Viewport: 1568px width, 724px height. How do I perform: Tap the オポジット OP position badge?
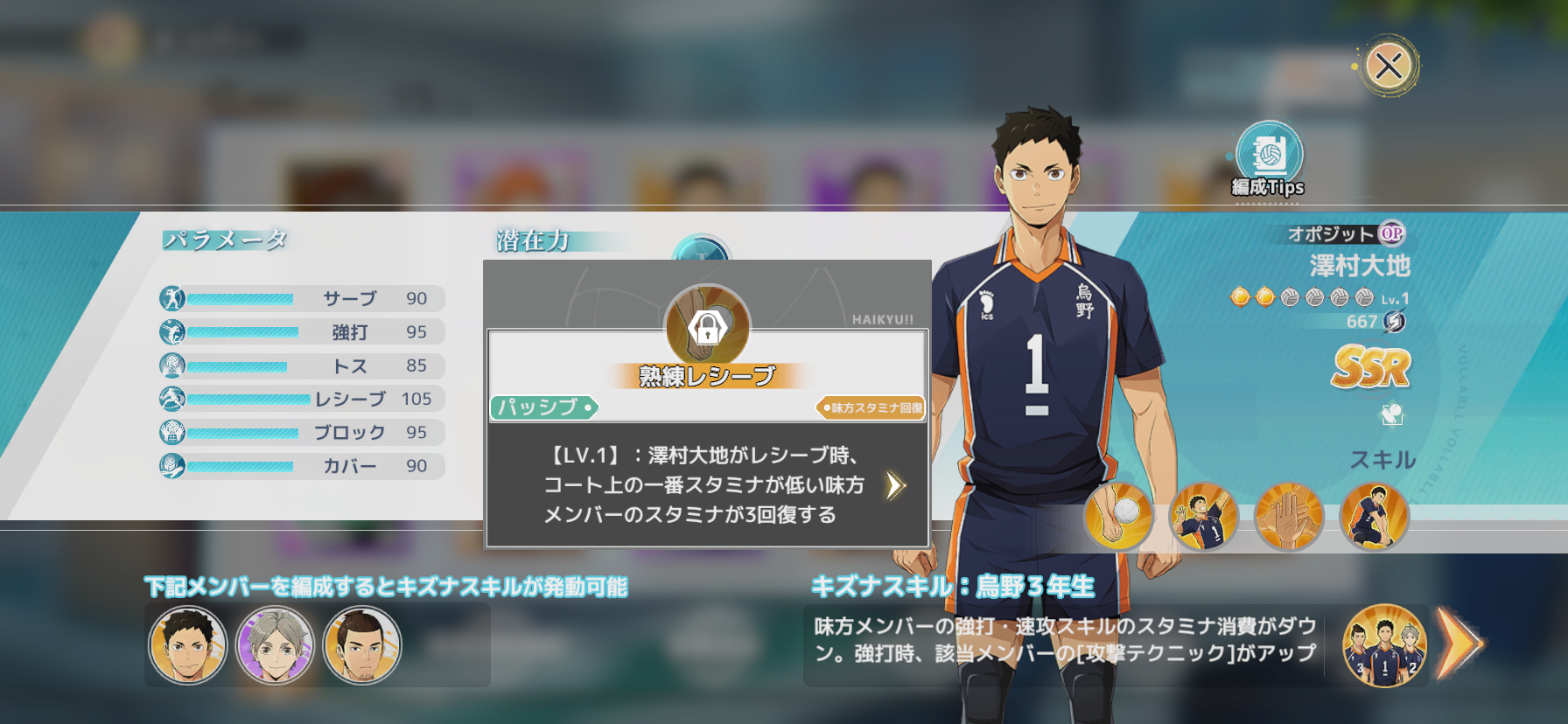pos(1391,233)
